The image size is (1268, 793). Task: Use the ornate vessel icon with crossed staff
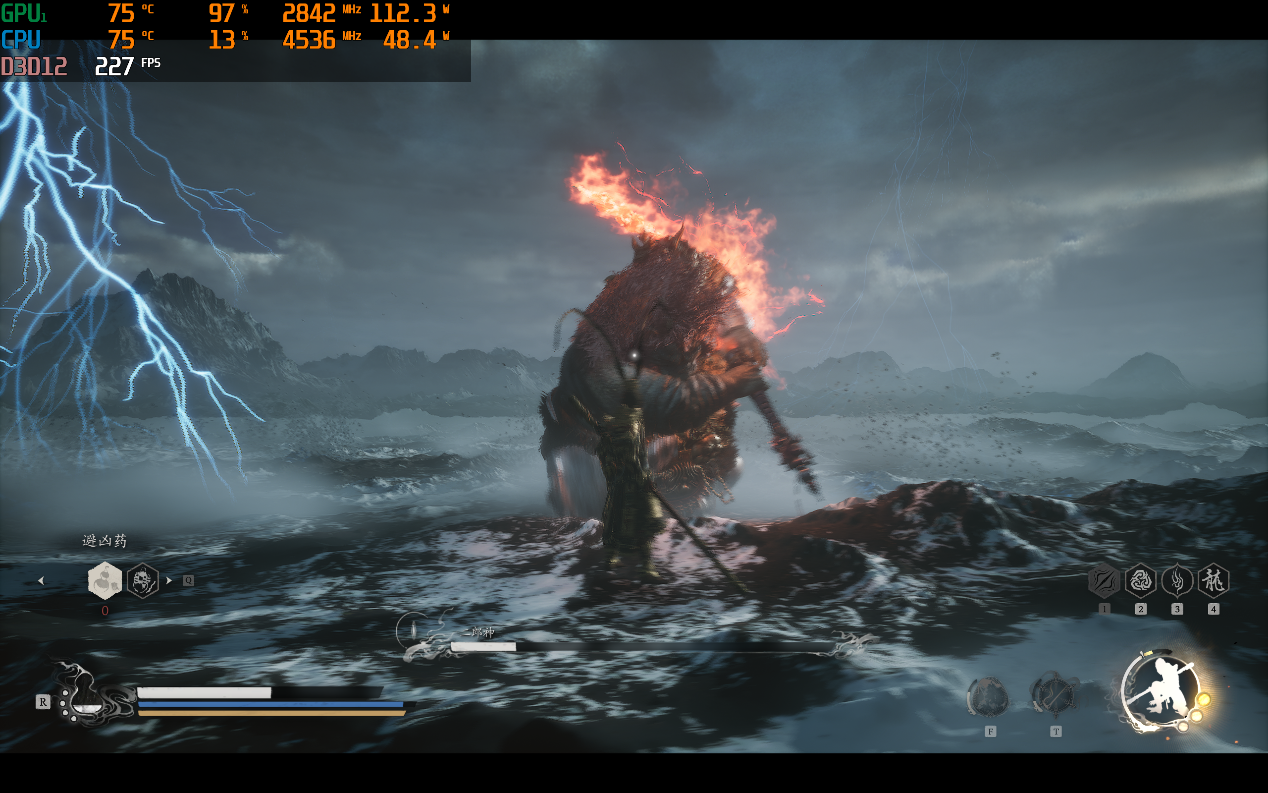click(1054, 694)
